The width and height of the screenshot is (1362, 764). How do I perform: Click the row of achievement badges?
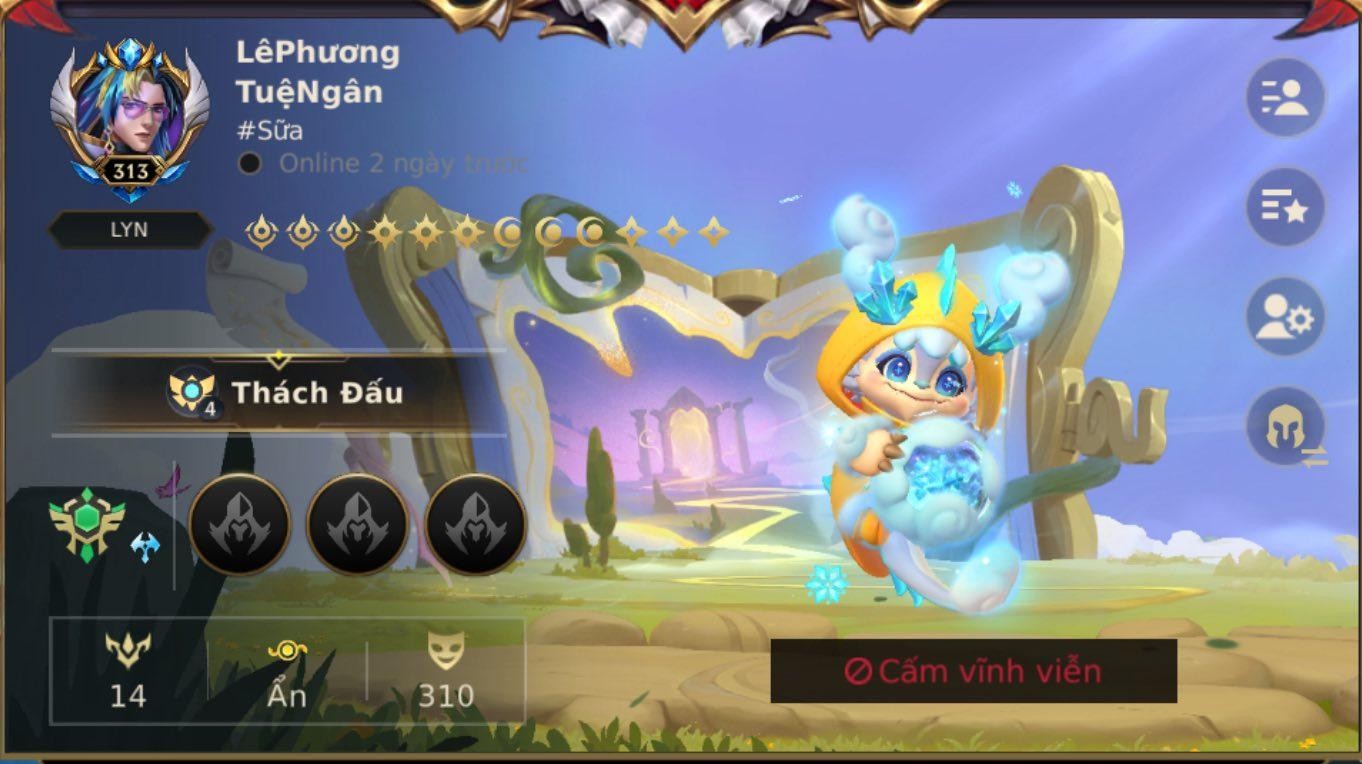pos(487,232)
